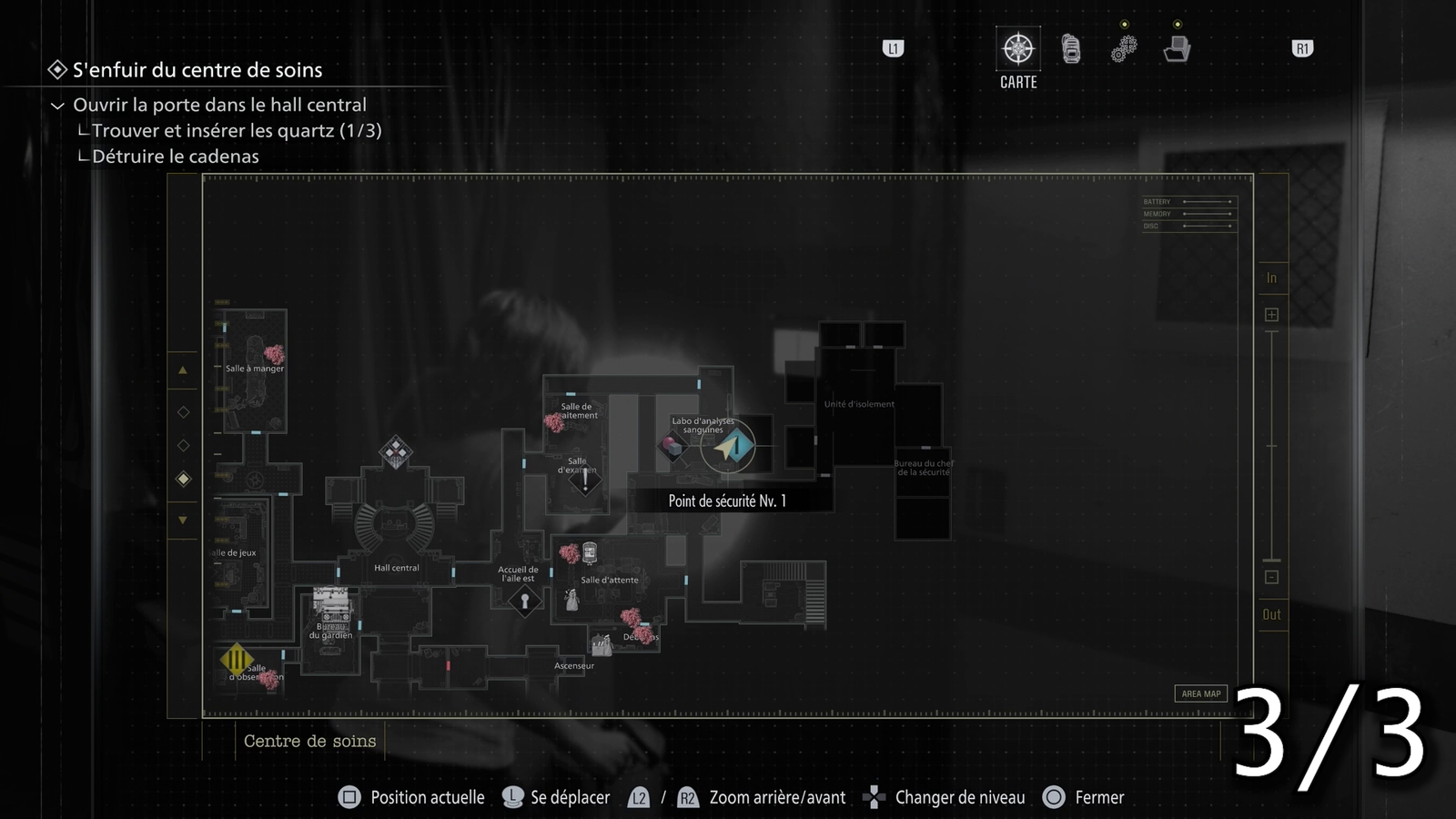The image size is (1456, 819).
Task: Select the highlighted current floor diamond
Action: [x=183, y=479]
